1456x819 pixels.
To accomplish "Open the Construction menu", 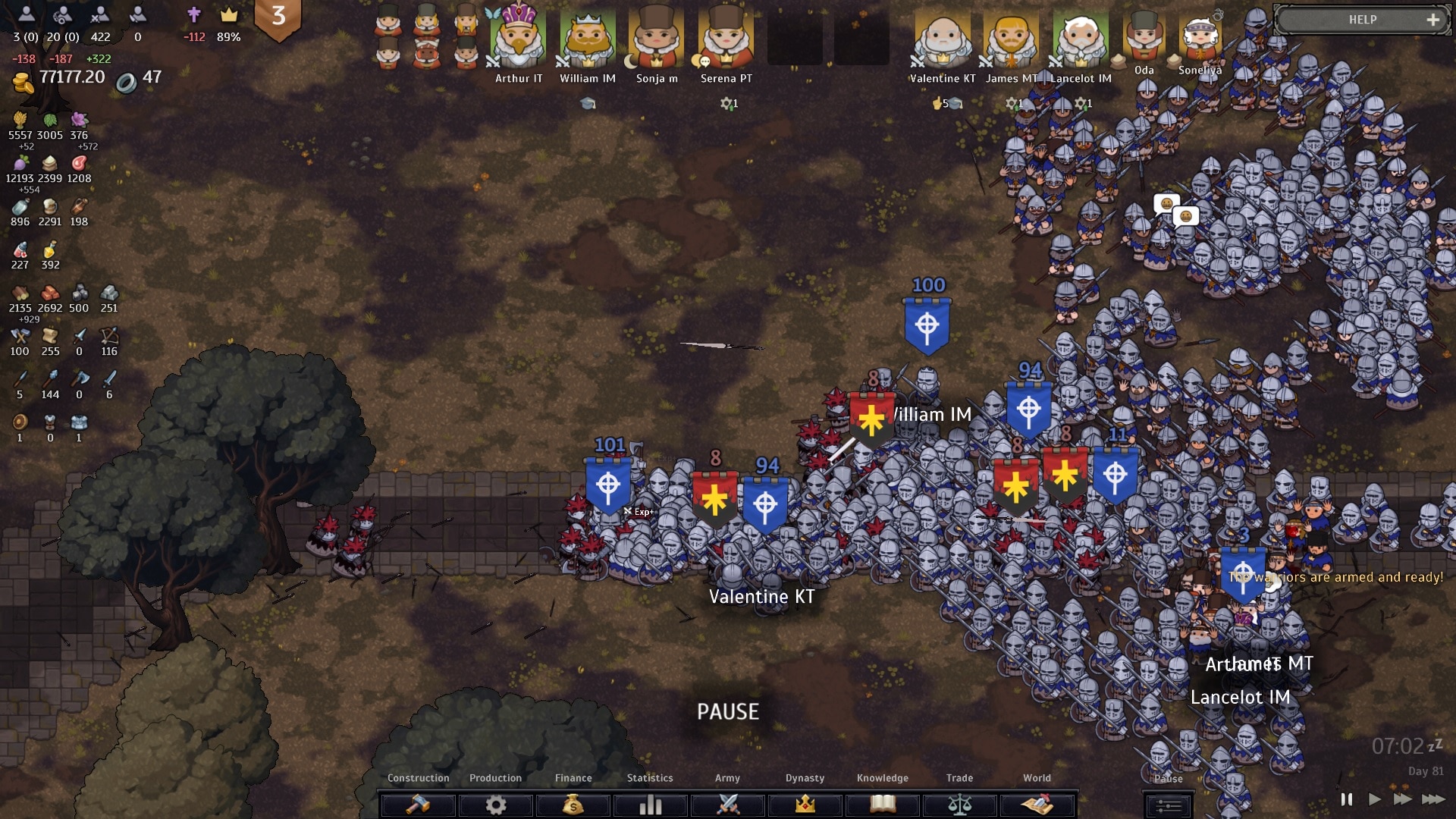I will click(418, 804).
